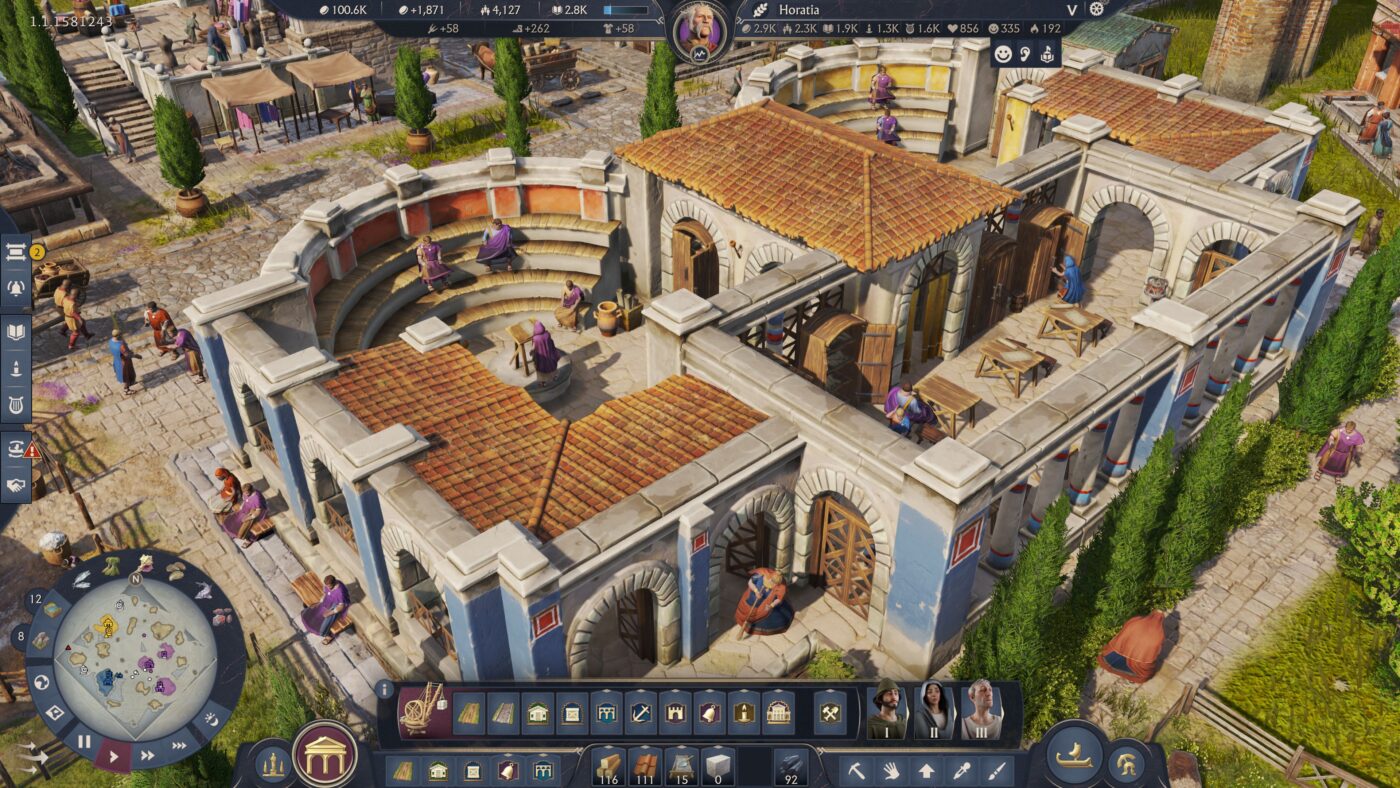
Task: Toggle the day and night cycle button
Action: pos(213,718)
